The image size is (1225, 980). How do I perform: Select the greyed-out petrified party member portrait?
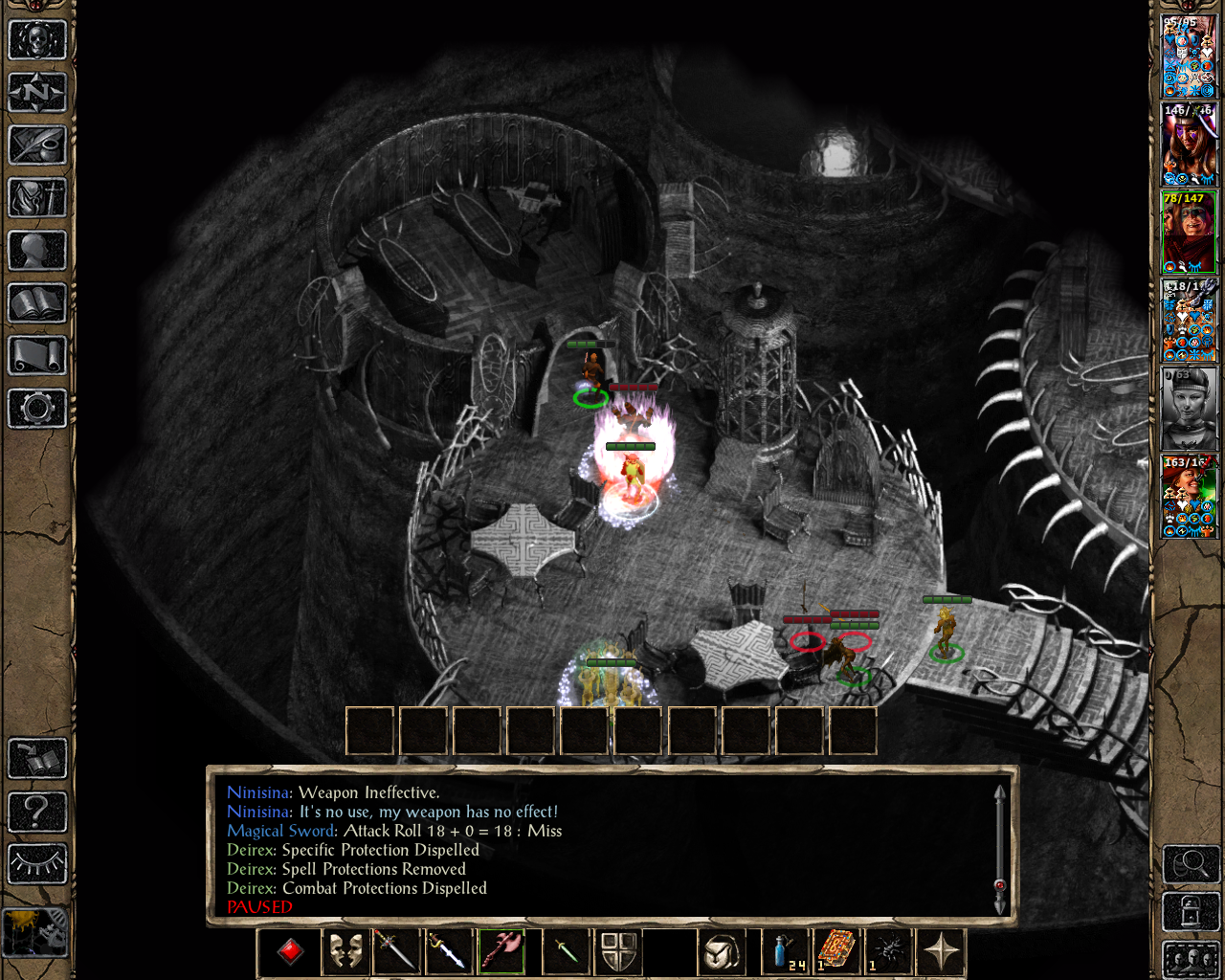pyautogui.click(x=1189, y=408)
